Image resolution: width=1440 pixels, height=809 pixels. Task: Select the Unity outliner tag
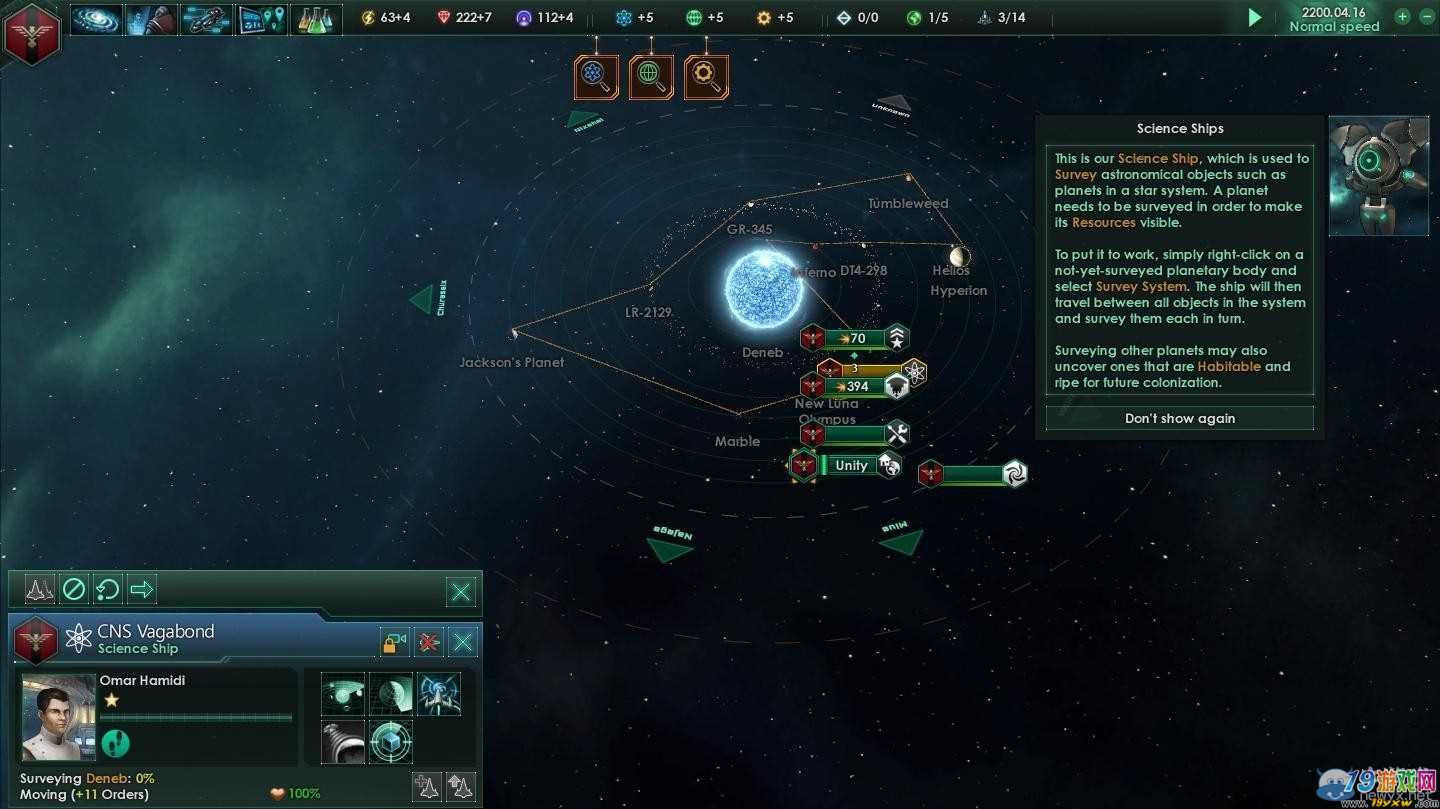pyautogui.click(x=850, y=465)
